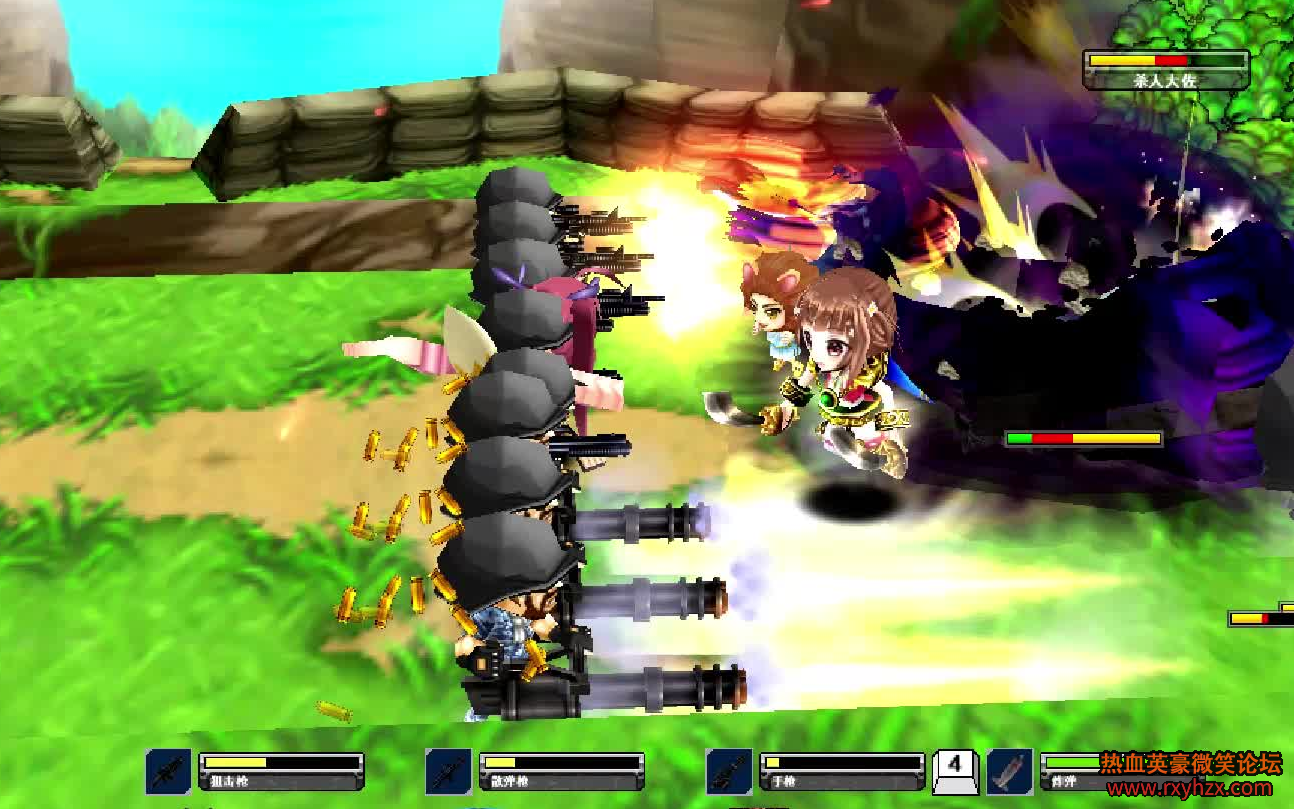Screen dimensions: 1294x809
Task: Switch to the pistol (手枪) weapon icon
Action: (729, 771)
